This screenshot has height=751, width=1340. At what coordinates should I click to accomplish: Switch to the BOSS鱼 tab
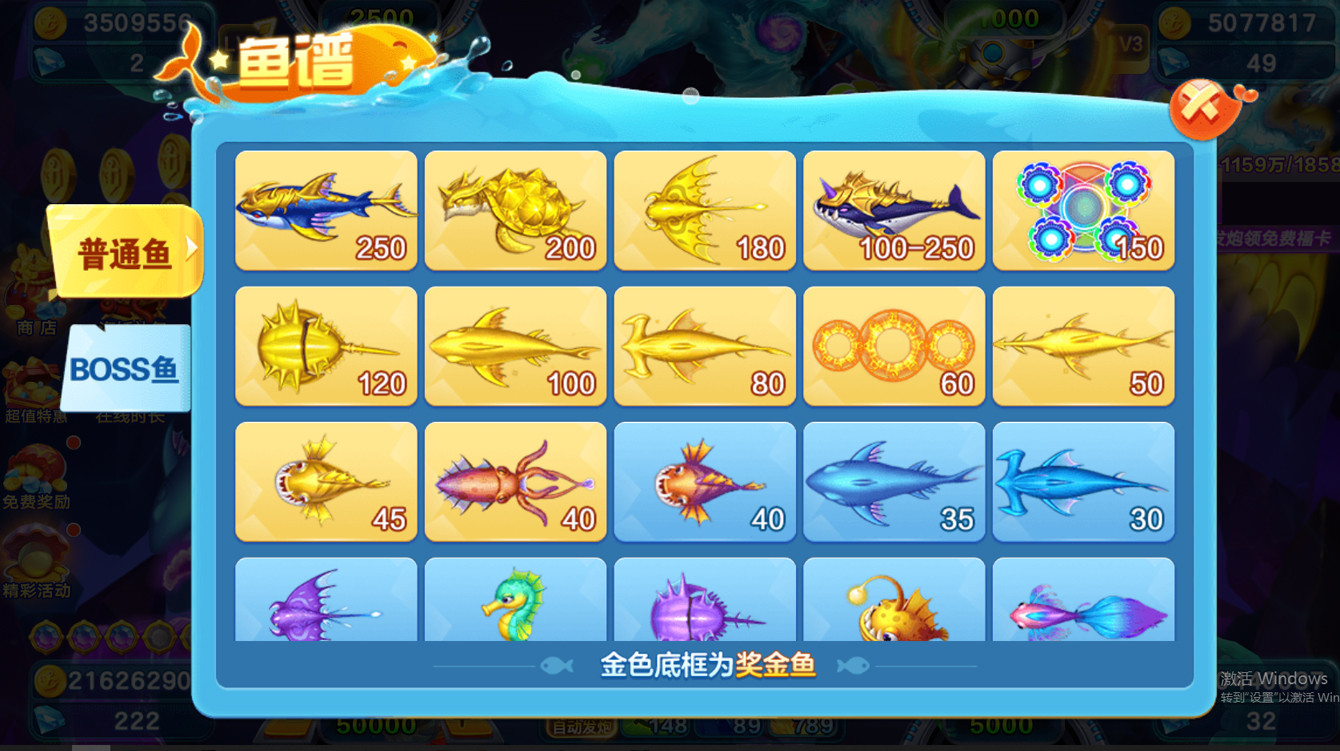pos(125,370)
